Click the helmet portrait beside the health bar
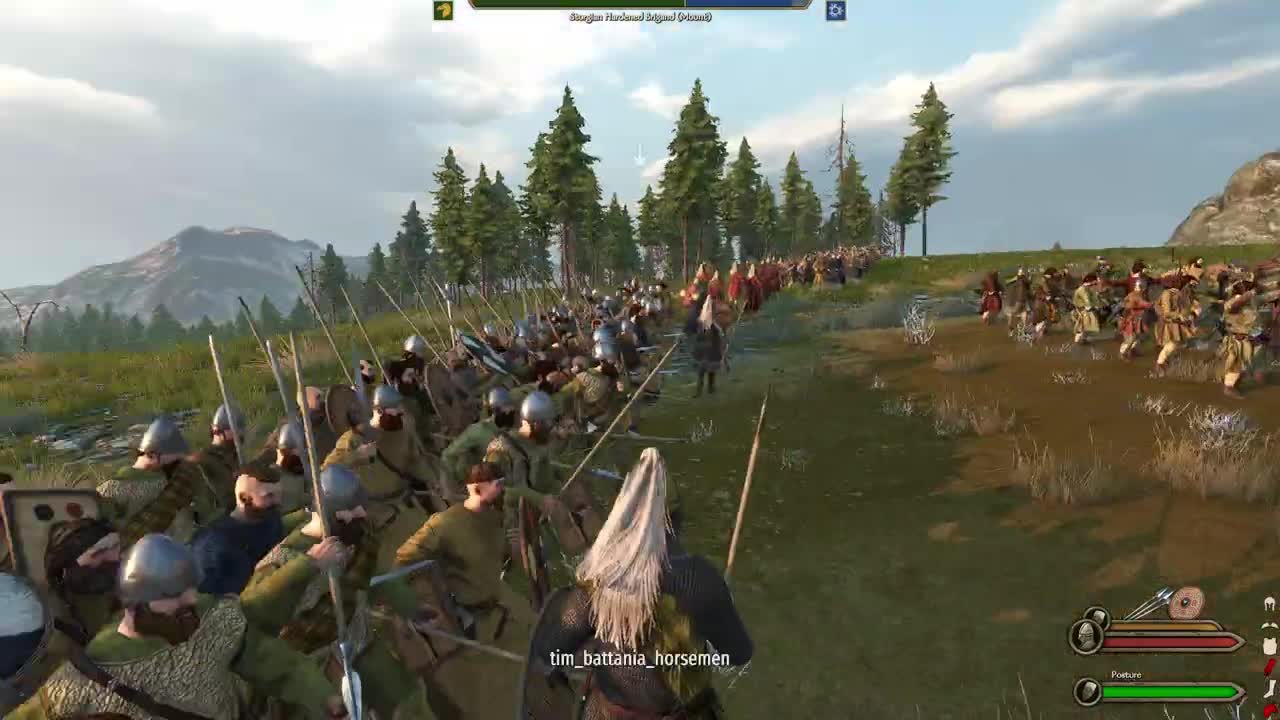This screenshot has height=720, width=1280. tap(1084, 636)
